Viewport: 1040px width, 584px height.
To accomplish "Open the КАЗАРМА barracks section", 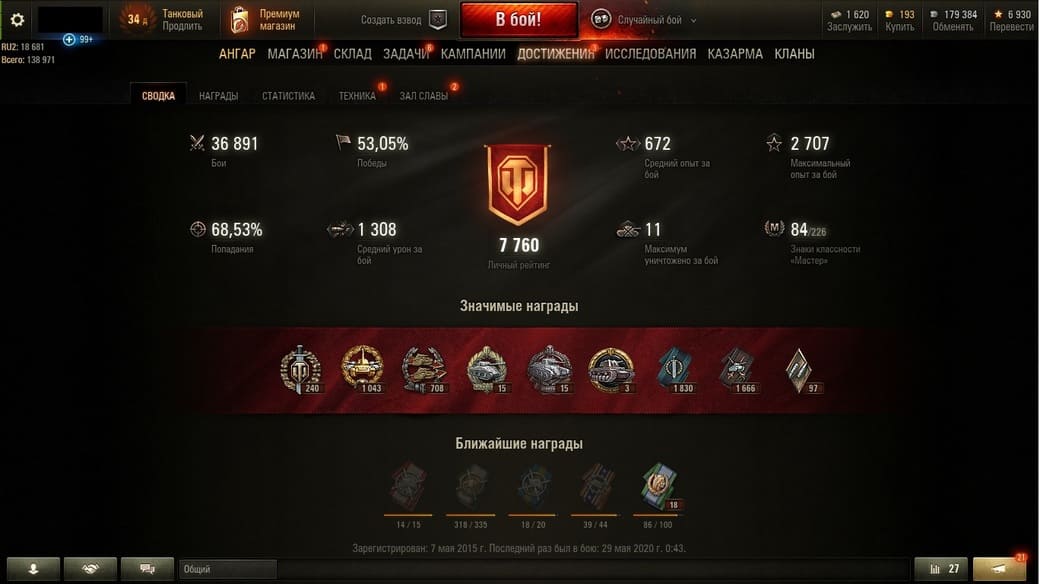I will [735, 54].
